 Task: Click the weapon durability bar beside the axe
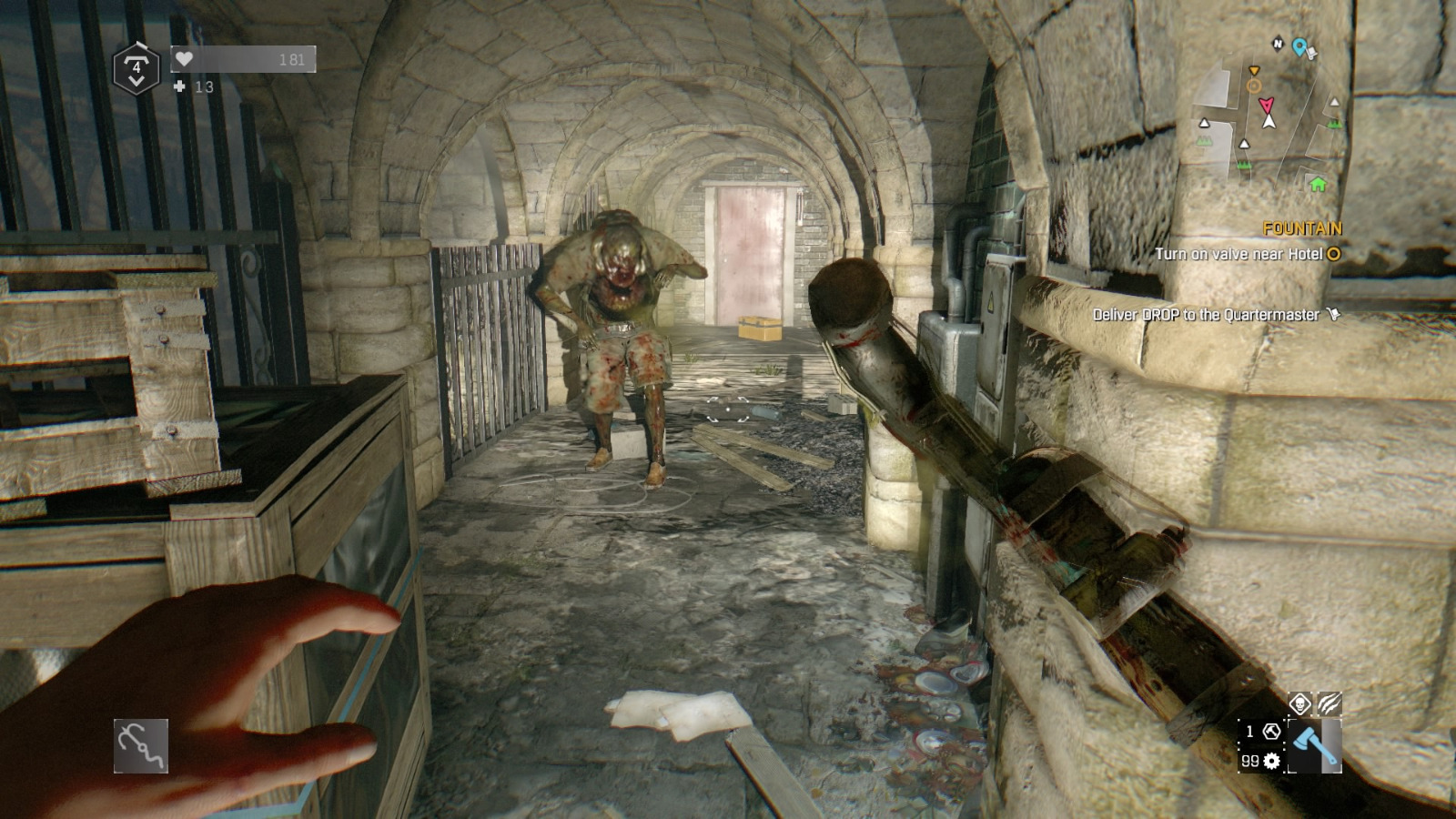(1331, 746)
